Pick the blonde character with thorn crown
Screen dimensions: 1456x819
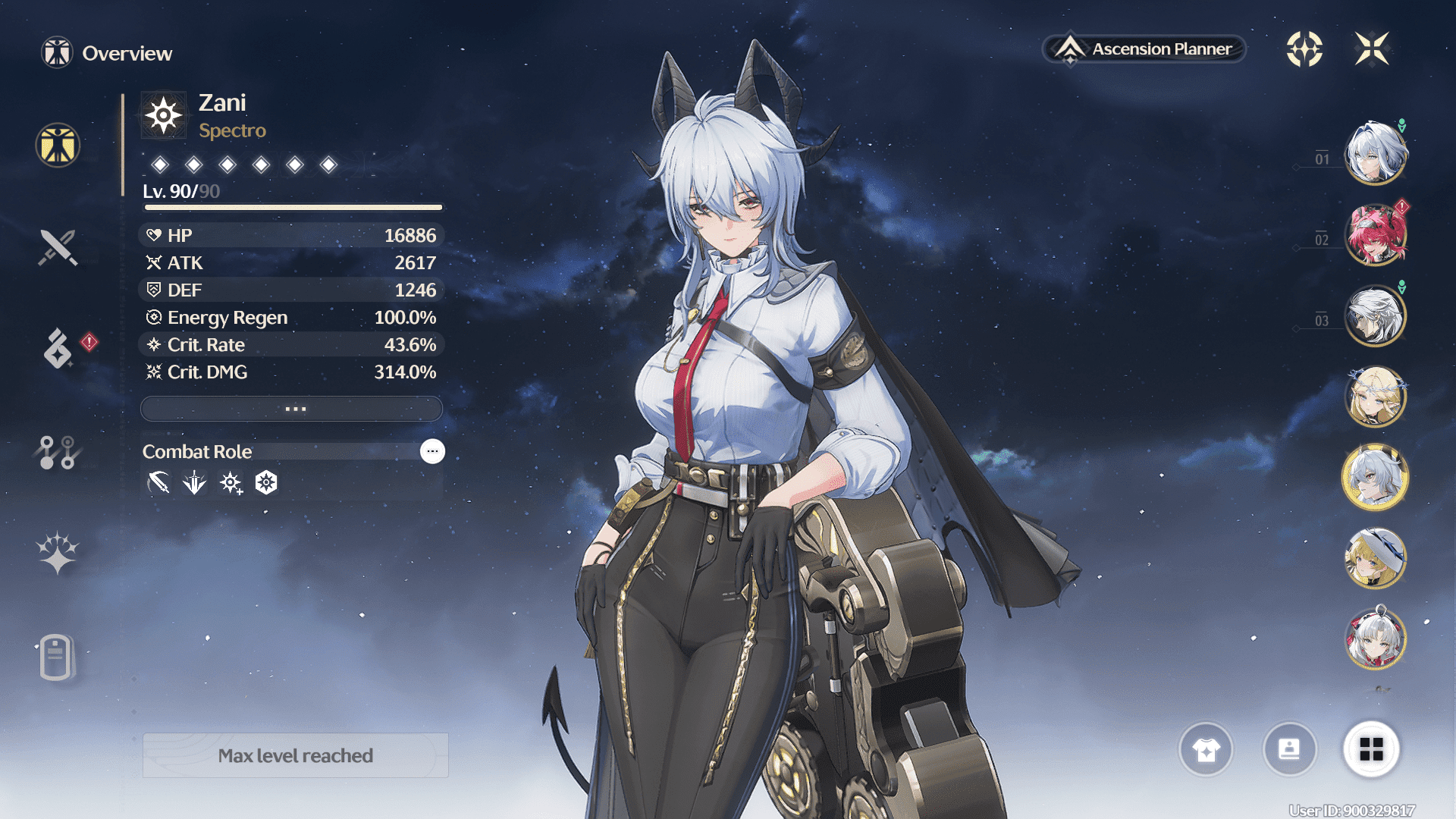point(1375,397)
